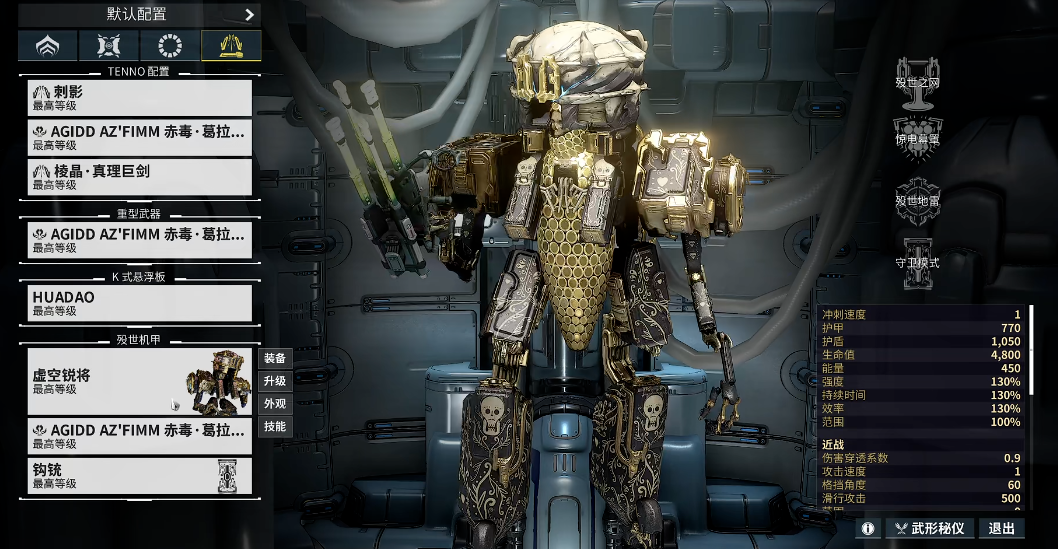Open the 外观 appearance menu
1058x549 pixels.
pyautogui.click(x=275, y=404)
